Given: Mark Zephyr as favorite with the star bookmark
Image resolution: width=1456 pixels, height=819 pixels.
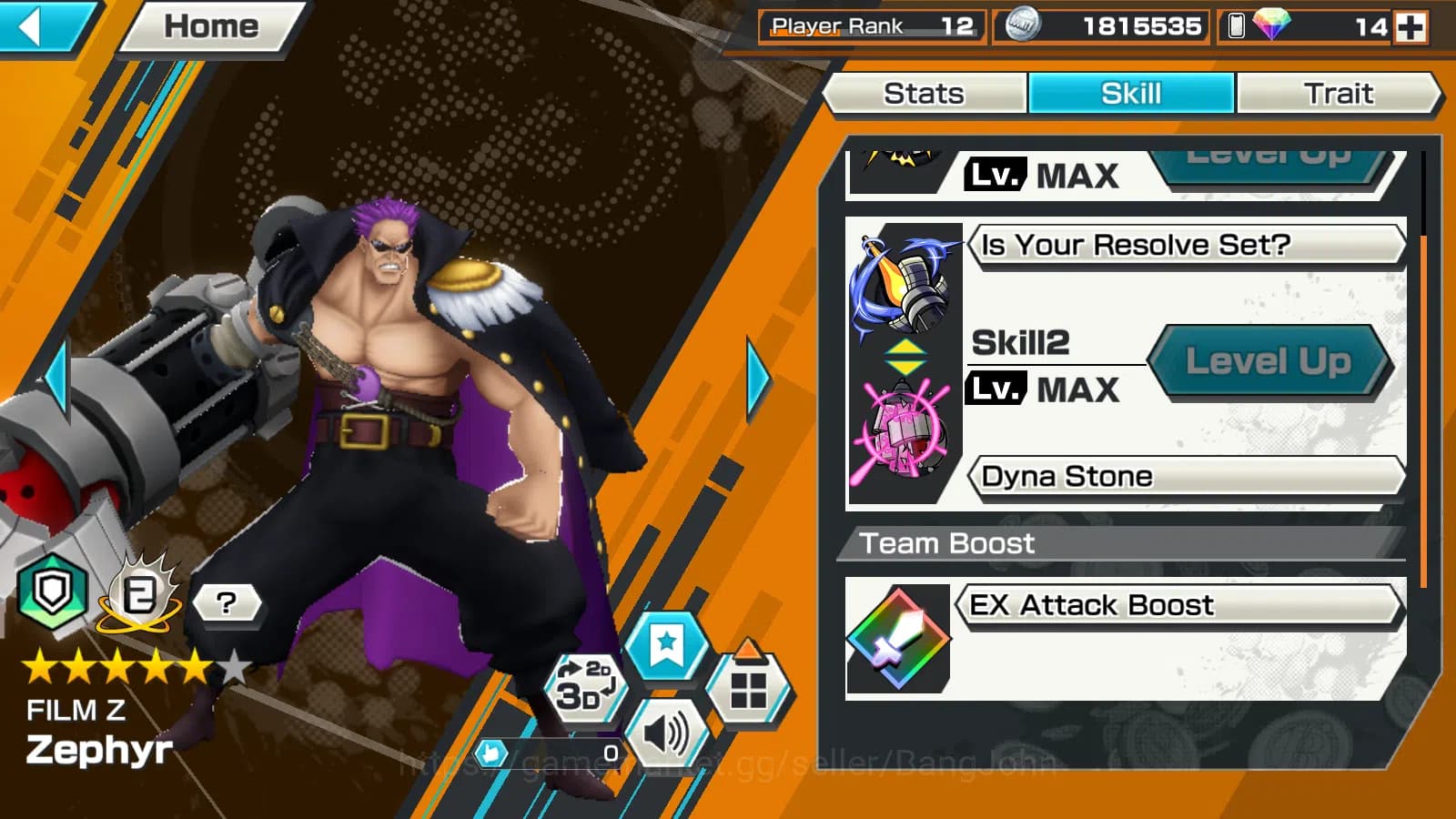Looking at the screenshot, I should point(667,644).
